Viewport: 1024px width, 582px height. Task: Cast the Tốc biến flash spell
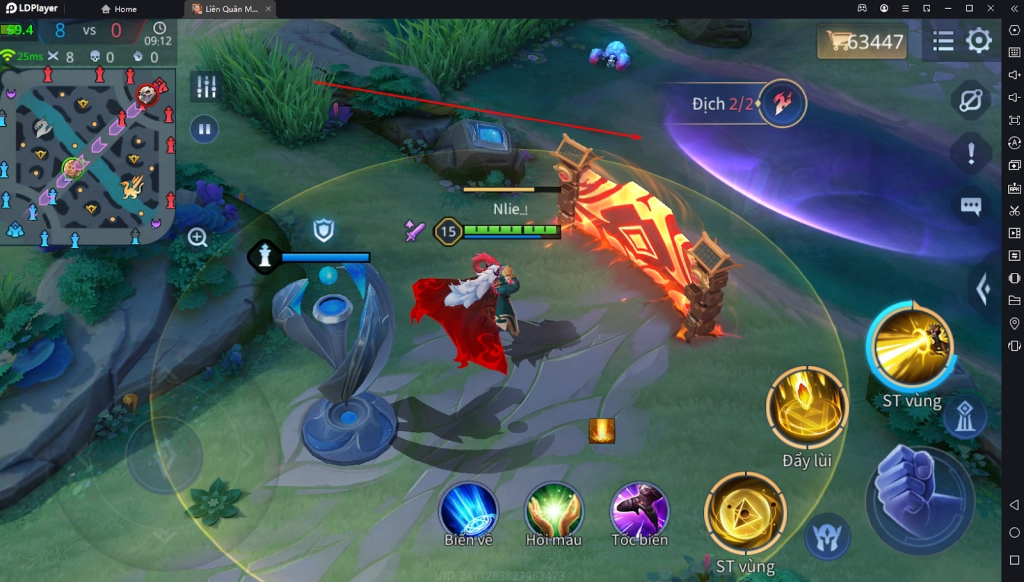point(639,510)
